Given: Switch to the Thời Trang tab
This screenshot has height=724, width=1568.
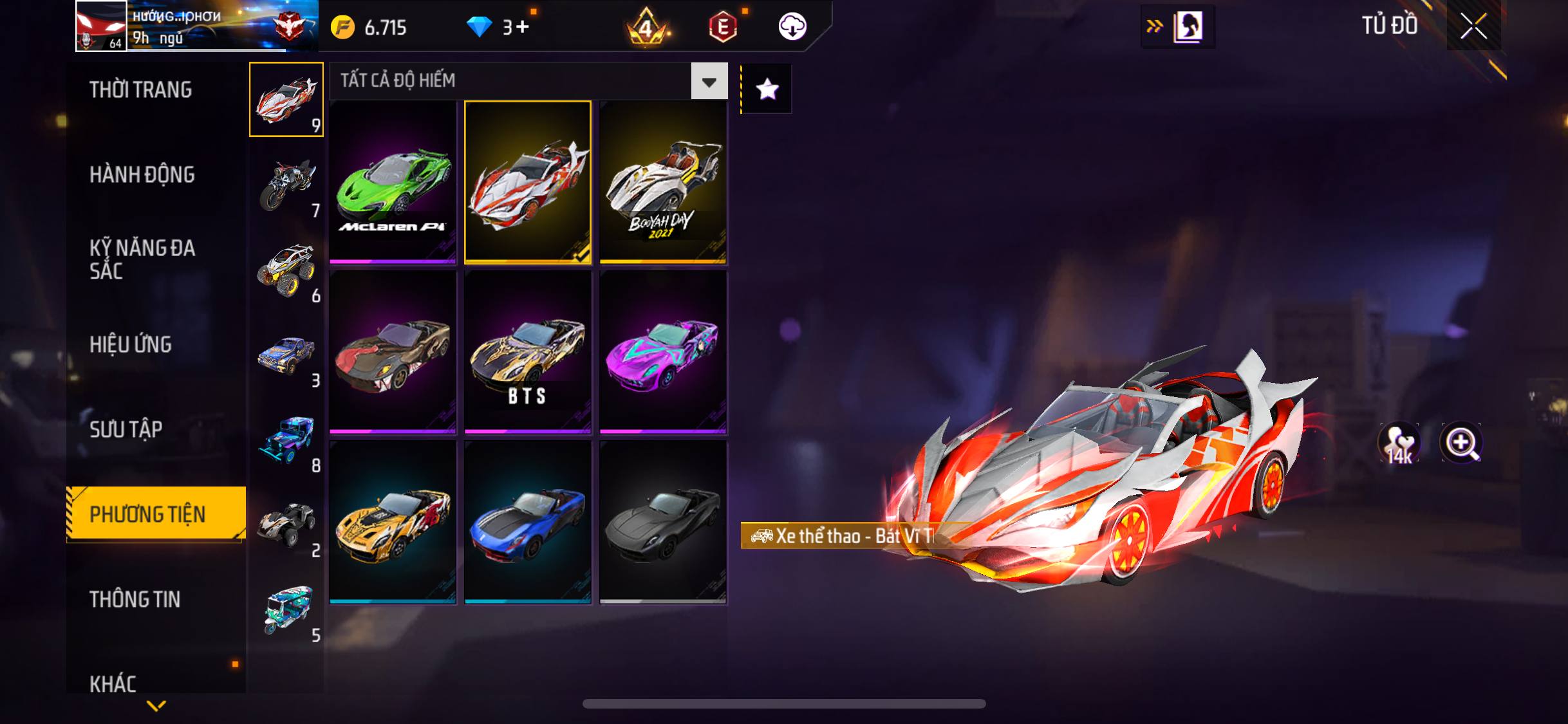Looking at the screenshot, I should tap(141, 90).
